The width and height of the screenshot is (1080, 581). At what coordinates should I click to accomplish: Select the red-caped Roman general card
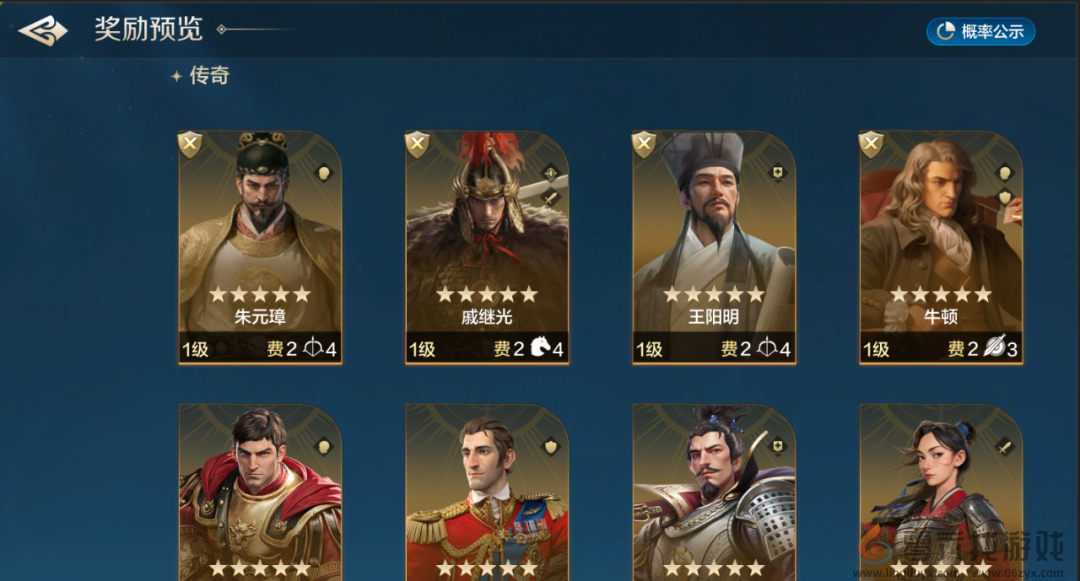tap(260, 493)
